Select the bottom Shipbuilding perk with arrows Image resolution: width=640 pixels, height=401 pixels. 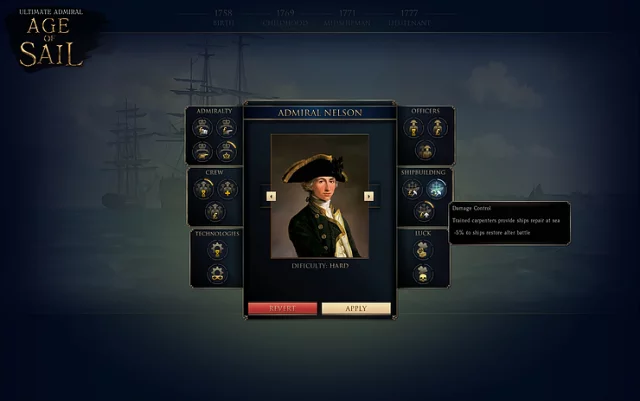424,210
